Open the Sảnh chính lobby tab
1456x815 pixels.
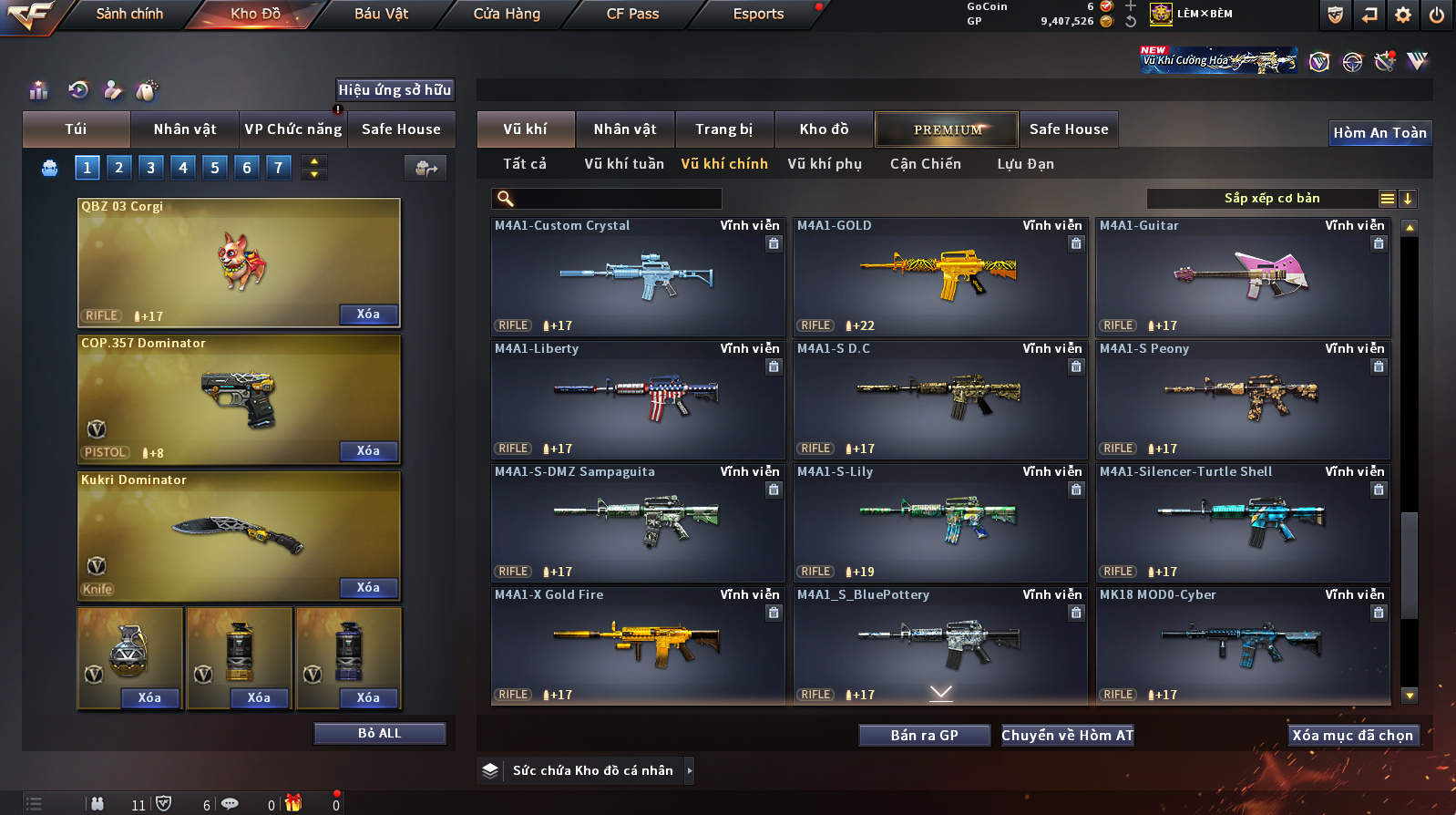tap(129, 14)
